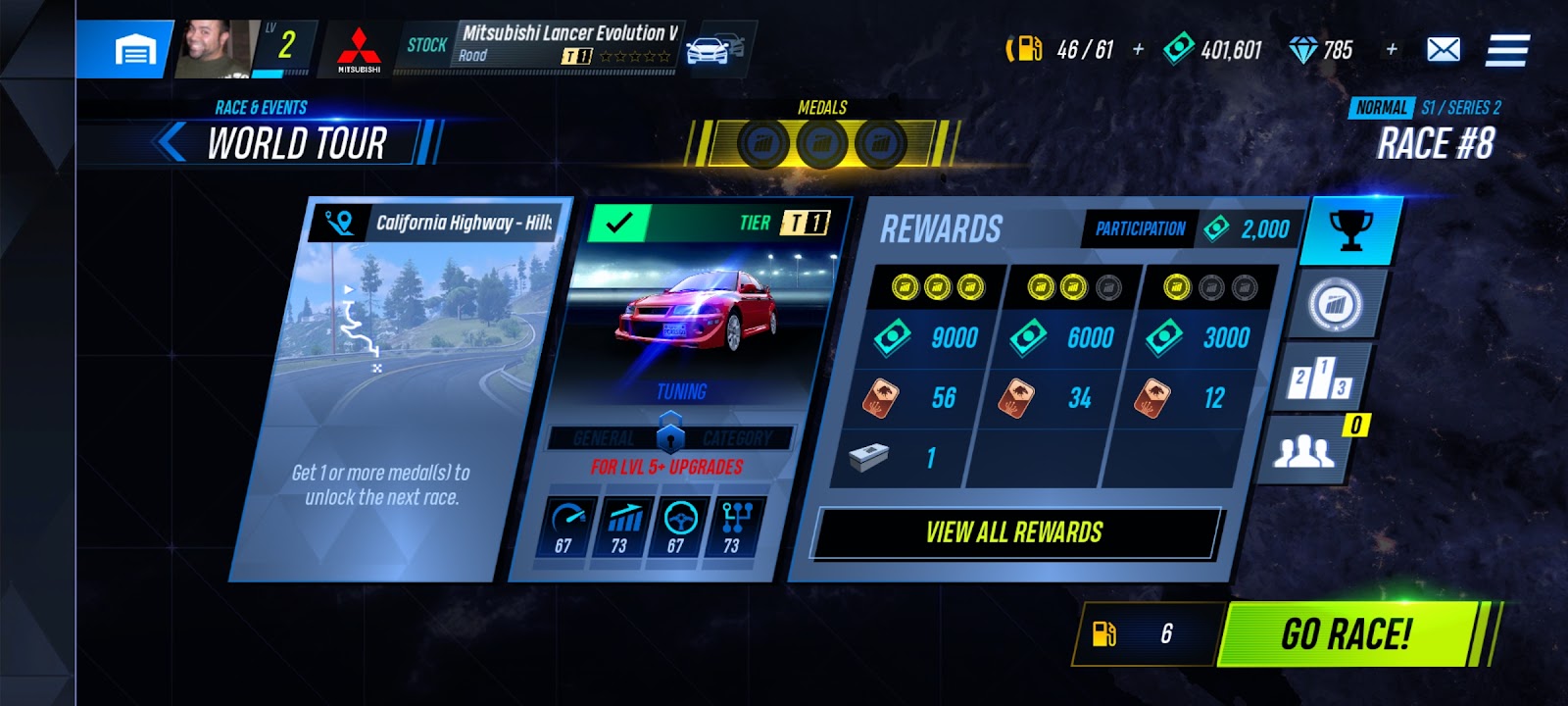The image size is (1568, 706).
Task: Select the Mitsubishi Lancer Evolution V car banner
Action: click(566, 45)
